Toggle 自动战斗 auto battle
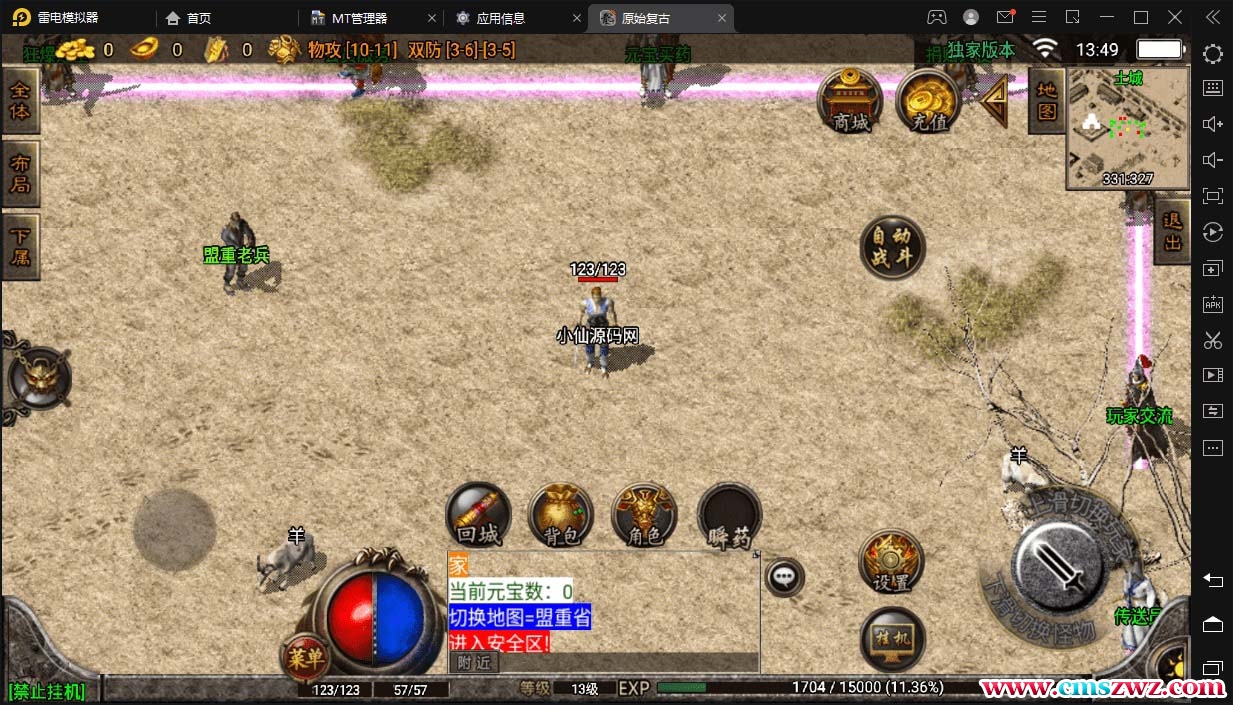This screenshot has height=705, width=1233. [892, 247]
